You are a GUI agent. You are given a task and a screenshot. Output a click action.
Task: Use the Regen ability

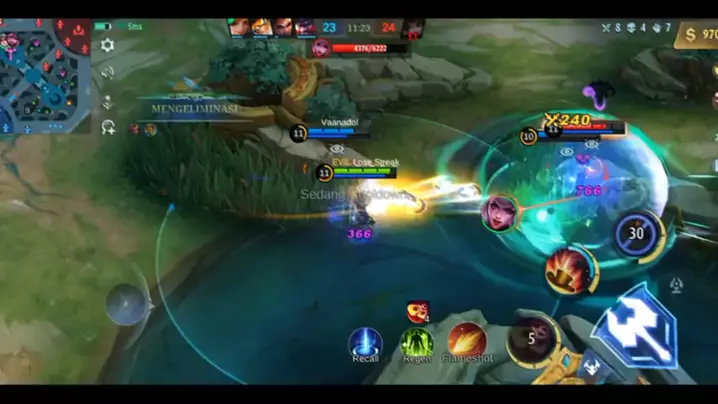click(417, 343)
